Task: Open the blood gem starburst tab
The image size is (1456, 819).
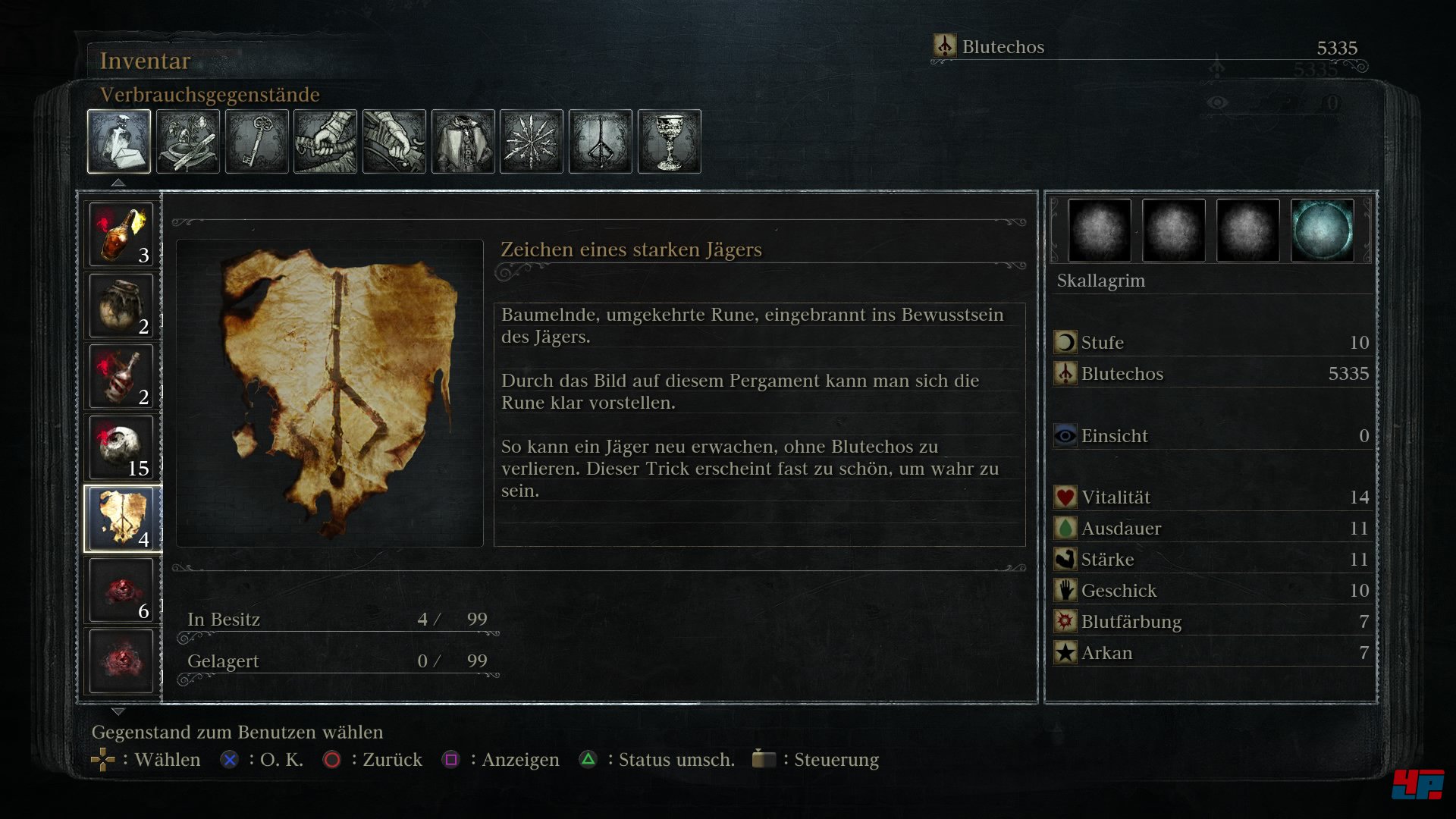Action: coord(532,142)
